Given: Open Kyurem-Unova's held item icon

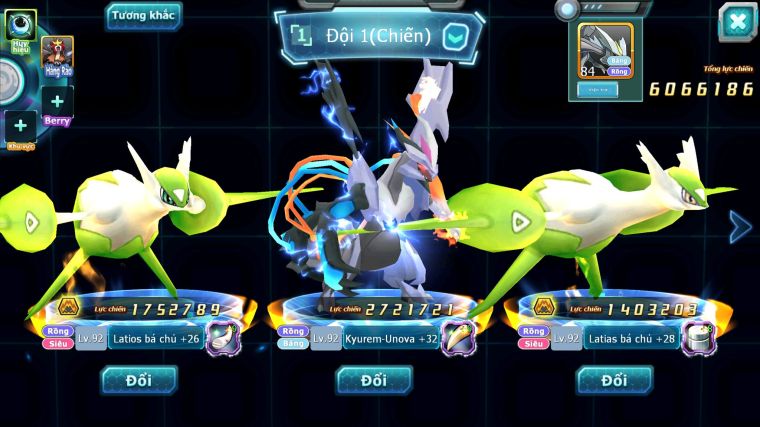Looking at the screenshot, I should (x=459, y=338).
